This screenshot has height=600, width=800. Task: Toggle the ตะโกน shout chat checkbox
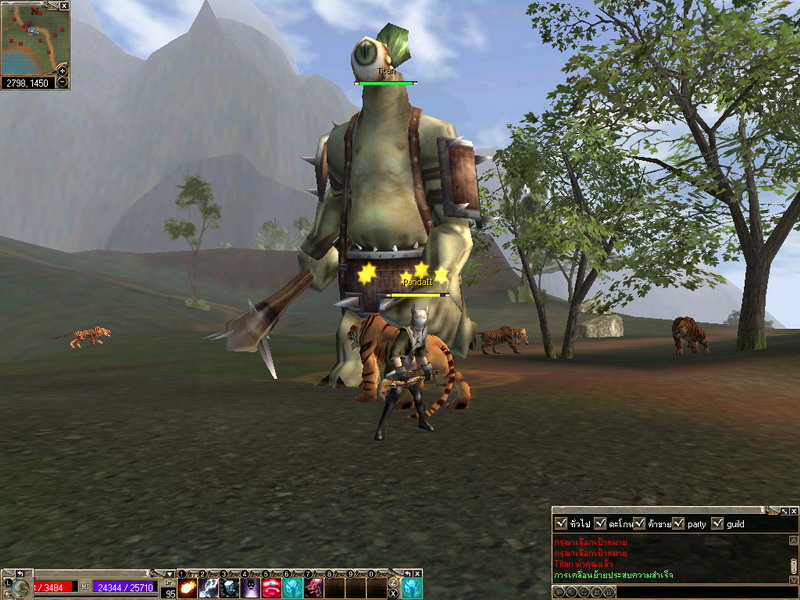[x=600, y=523]
